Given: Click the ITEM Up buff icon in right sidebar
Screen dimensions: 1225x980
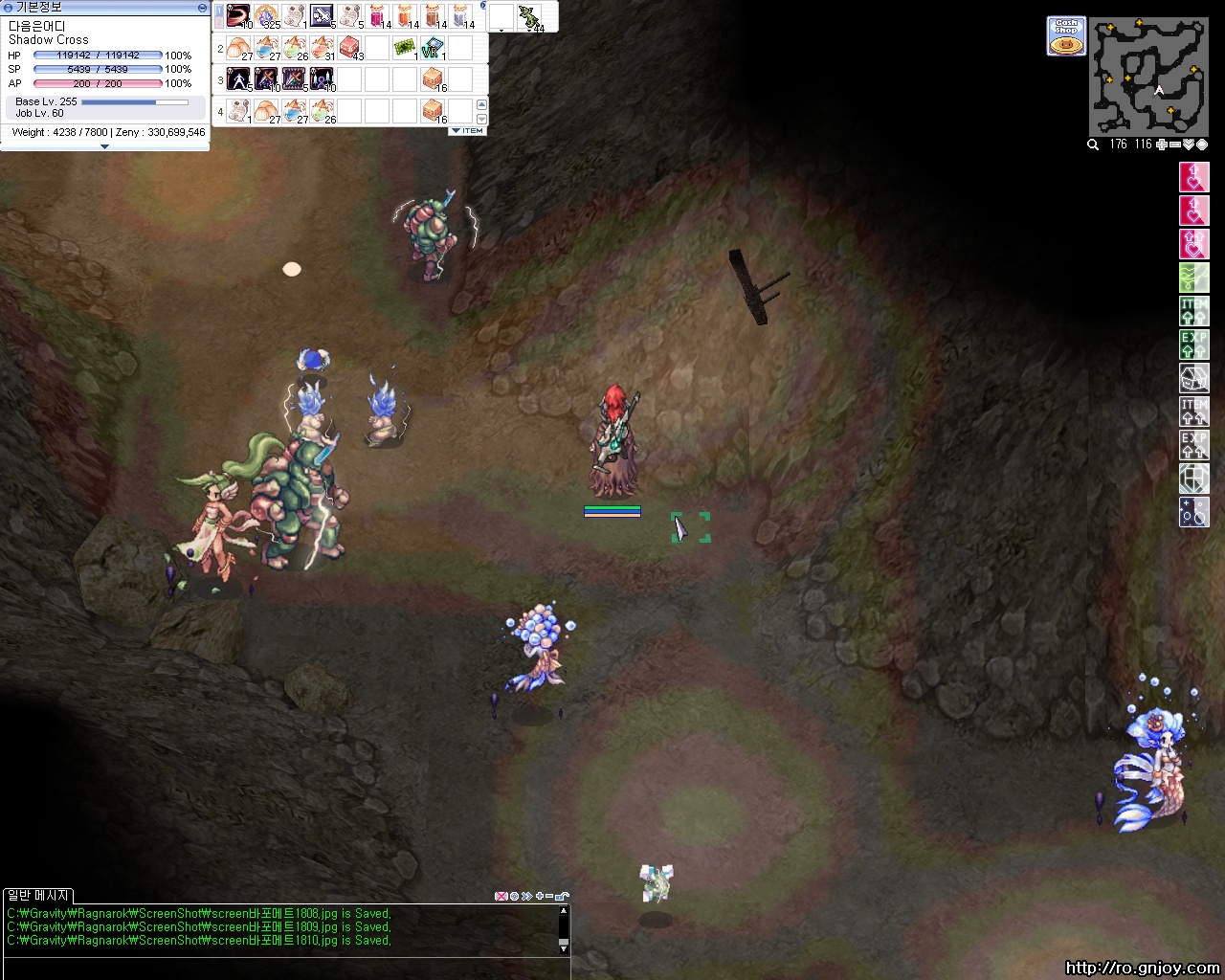Looking at the screenshot, I should pos(1194,311).
